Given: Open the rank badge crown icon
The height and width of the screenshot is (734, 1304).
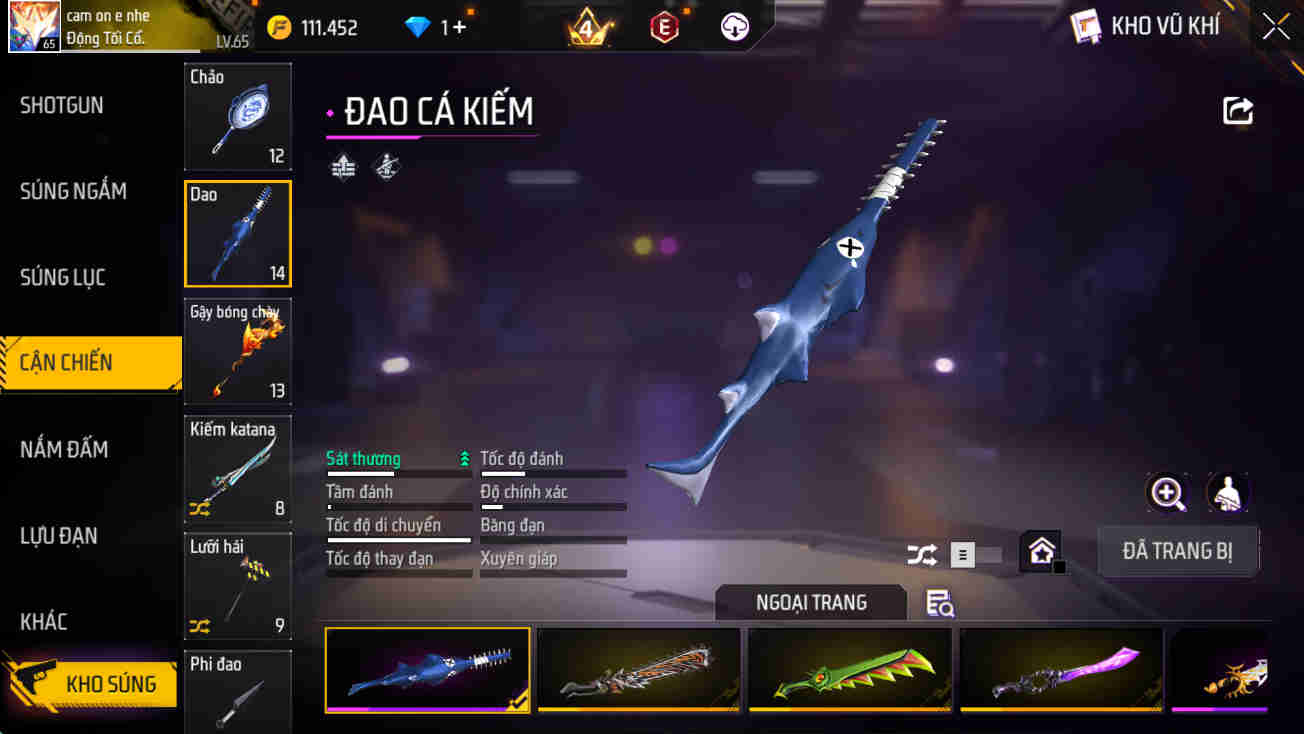Looking at the screenshot, I should click(x=588, y=27).
